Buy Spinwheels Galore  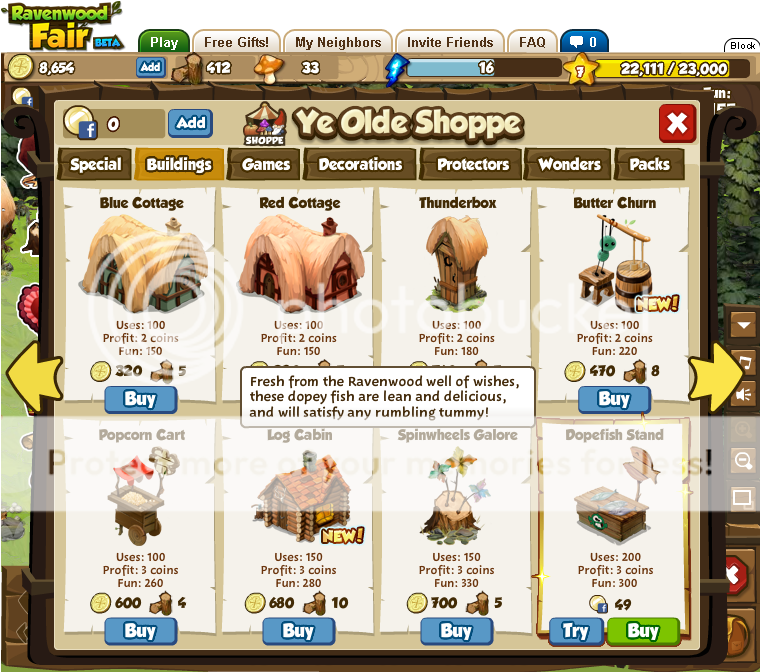click(x=456, y=631)
